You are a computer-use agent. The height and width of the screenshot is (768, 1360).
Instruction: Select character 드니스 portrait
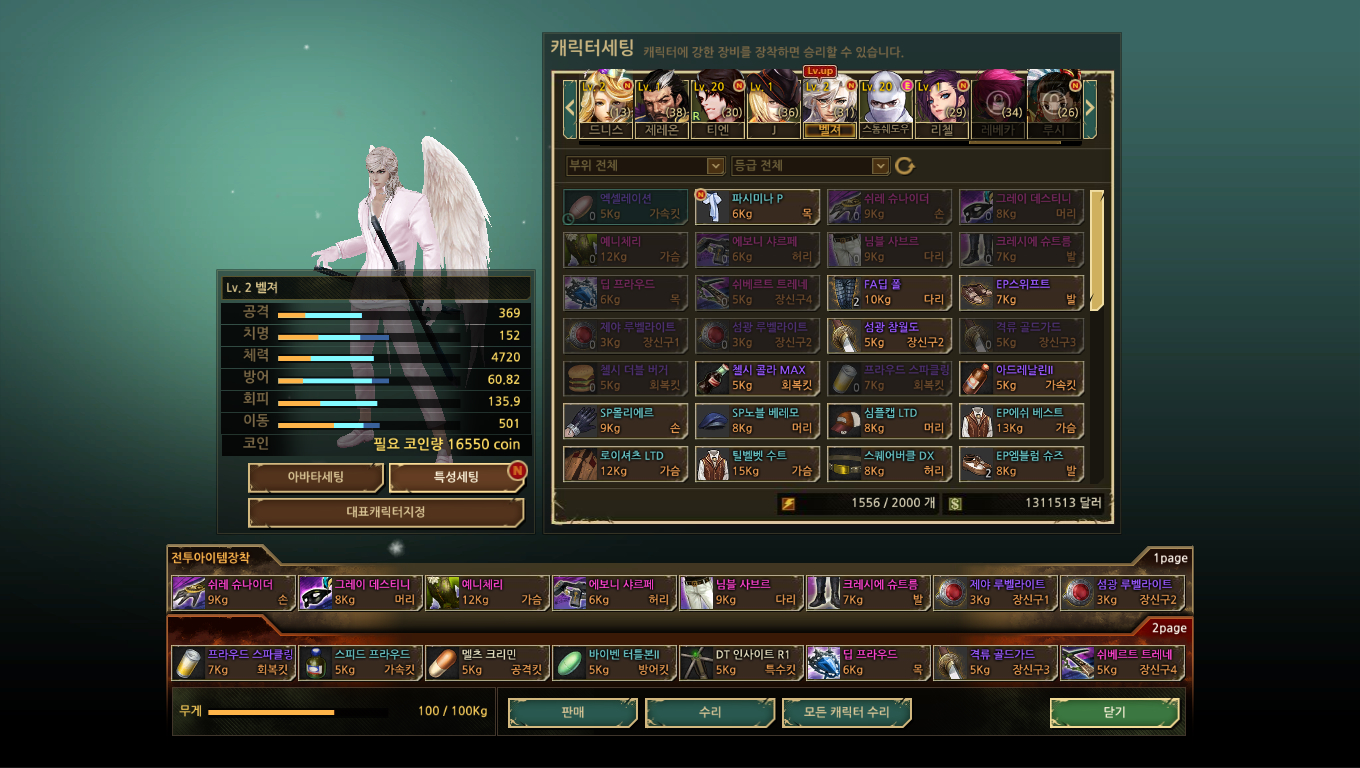(605, 103)
